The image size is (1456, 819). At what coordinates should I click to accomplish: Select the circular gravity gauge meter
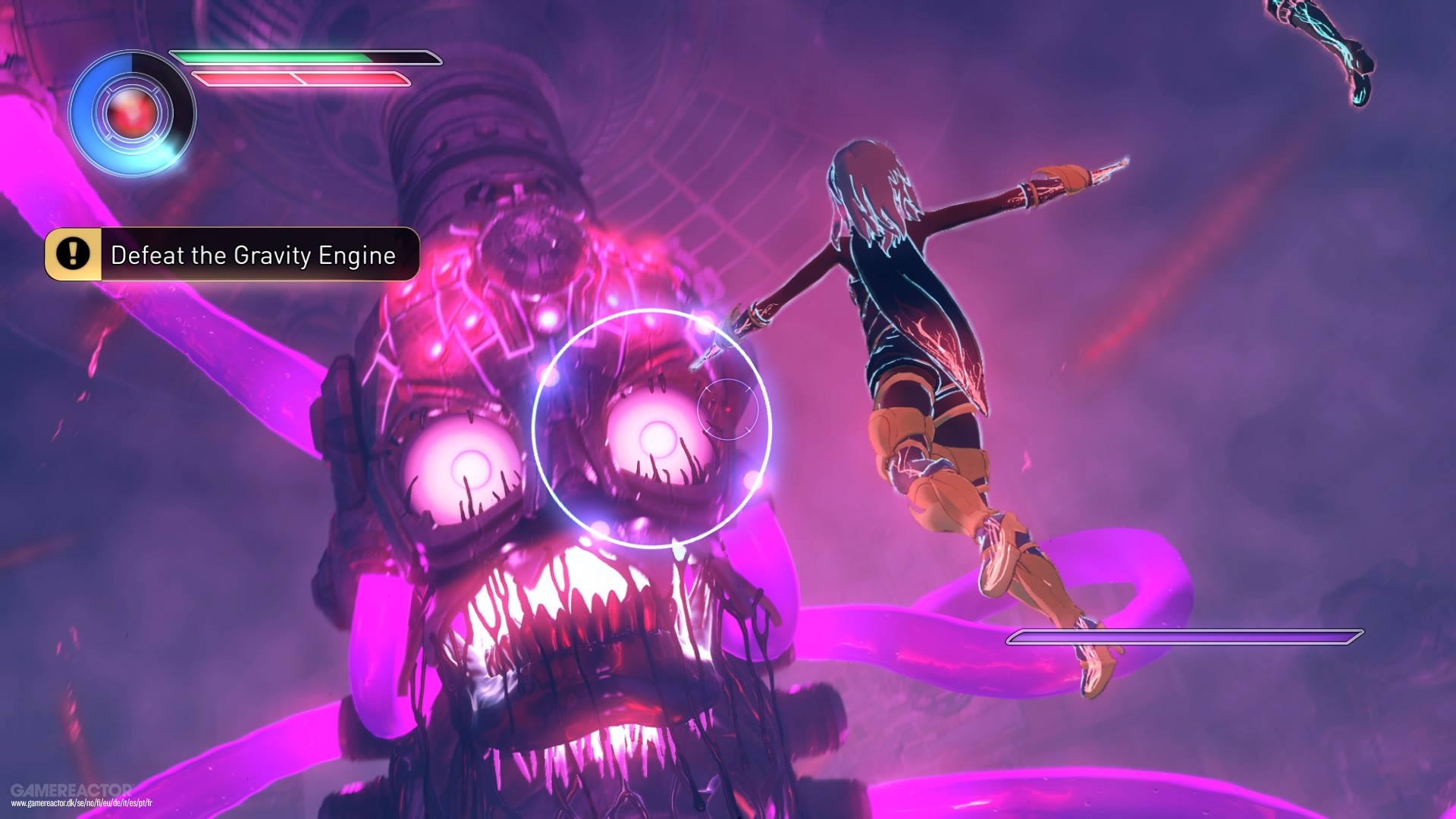coord(130,114)
